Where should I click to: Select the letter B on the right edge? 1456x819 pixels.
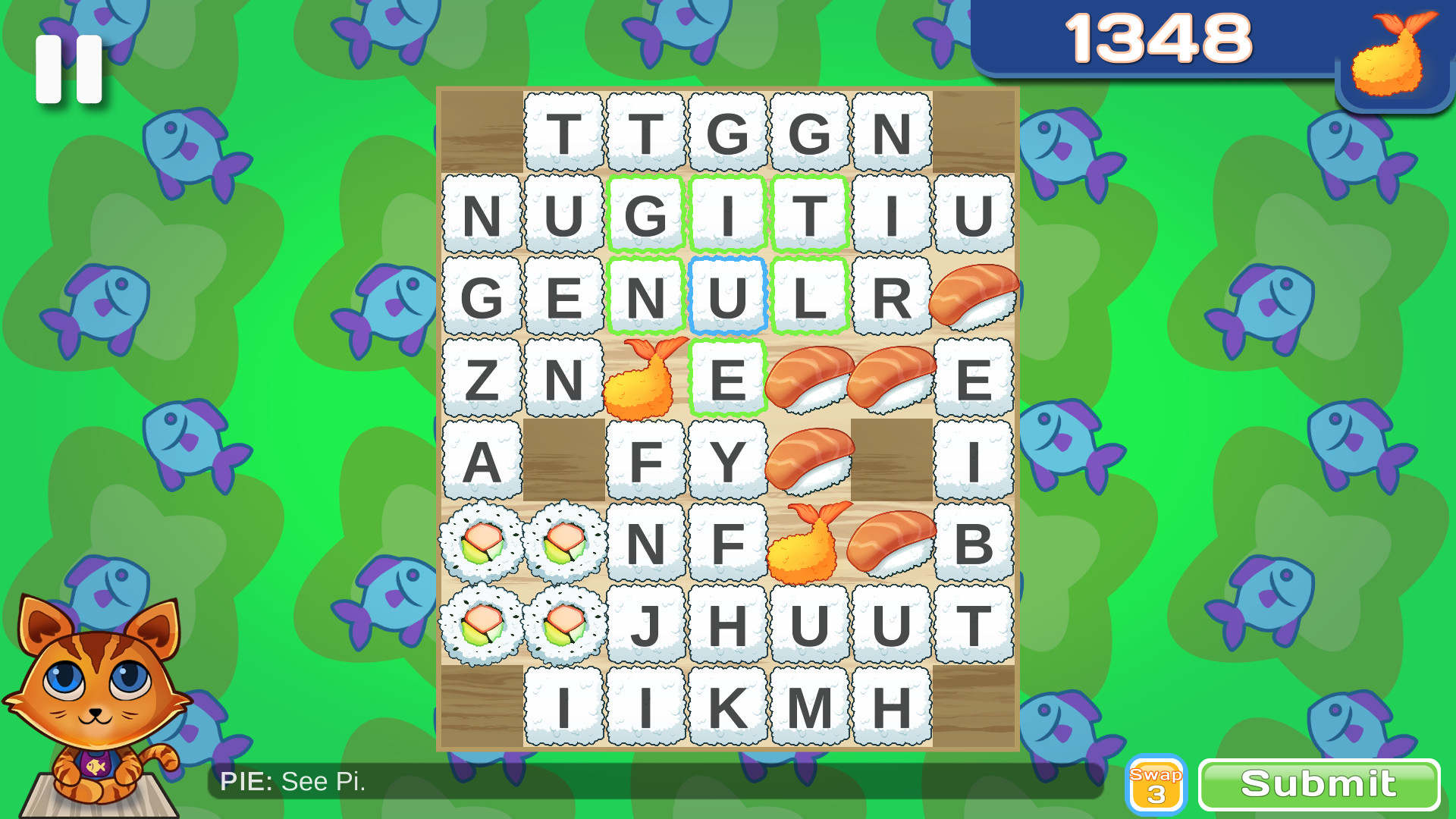click(x=974, y=542)
